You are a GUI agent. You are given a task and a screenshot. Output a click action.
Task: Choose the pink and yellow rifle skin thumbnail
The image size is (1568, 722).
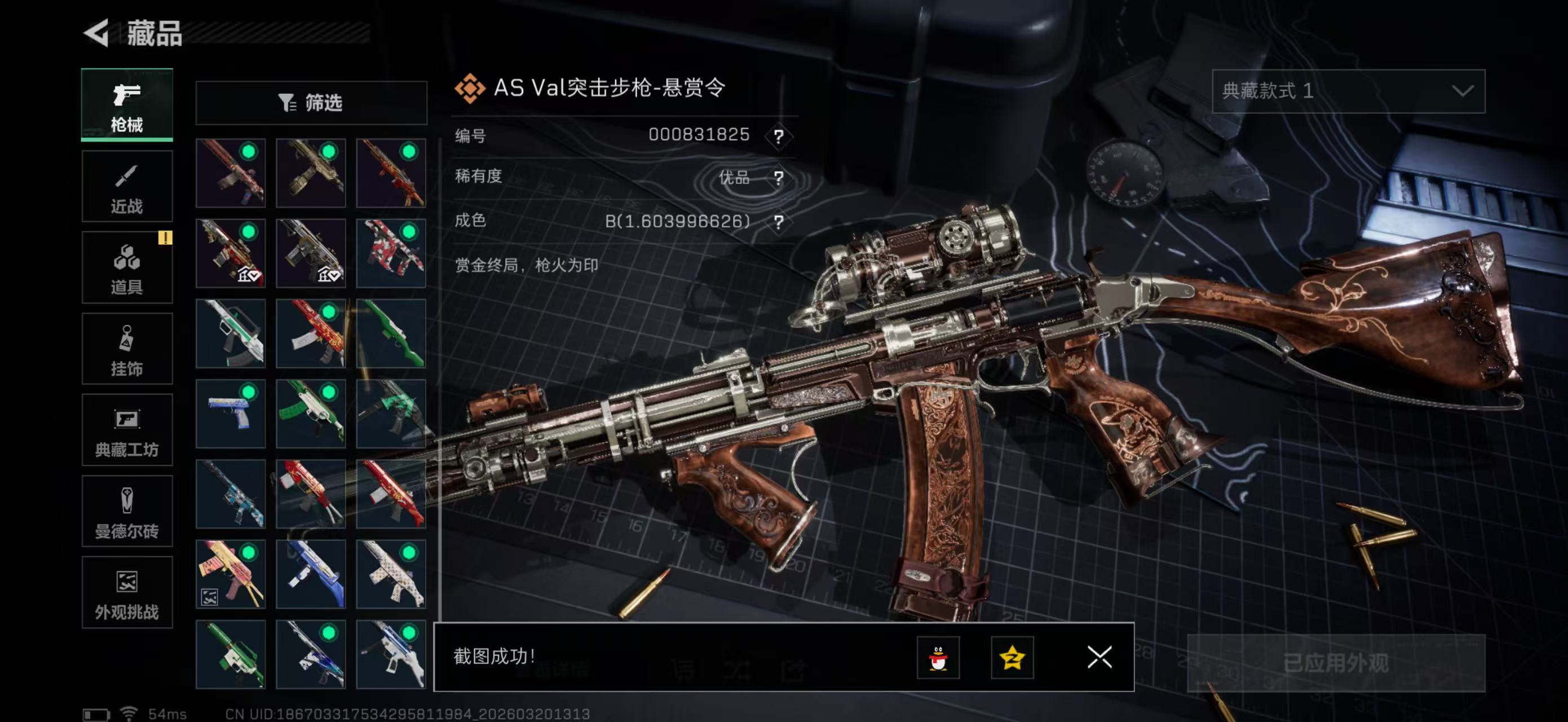[230, 574]
